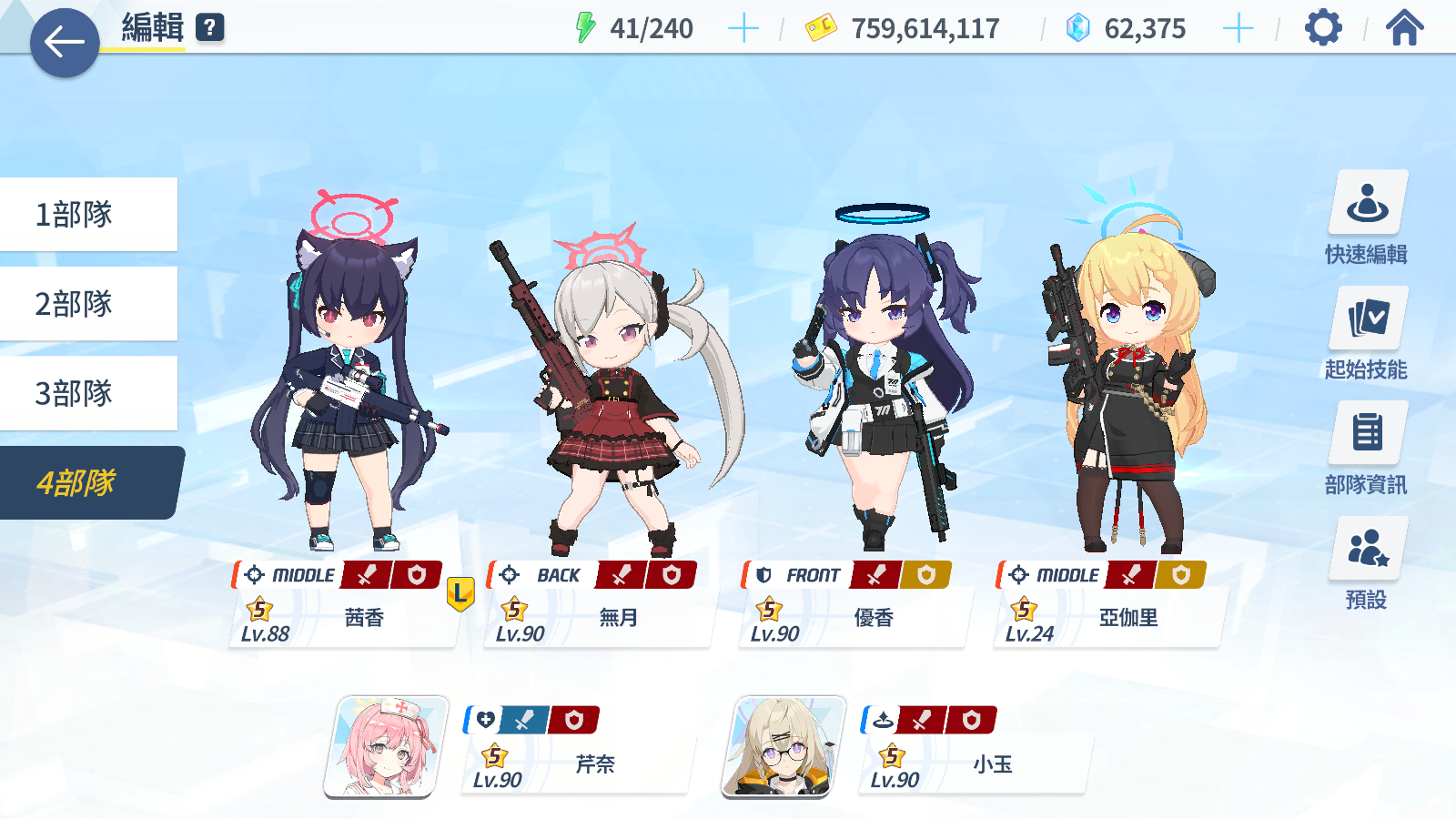
Task: Go back using the arrow button
Action: (65, 43)
